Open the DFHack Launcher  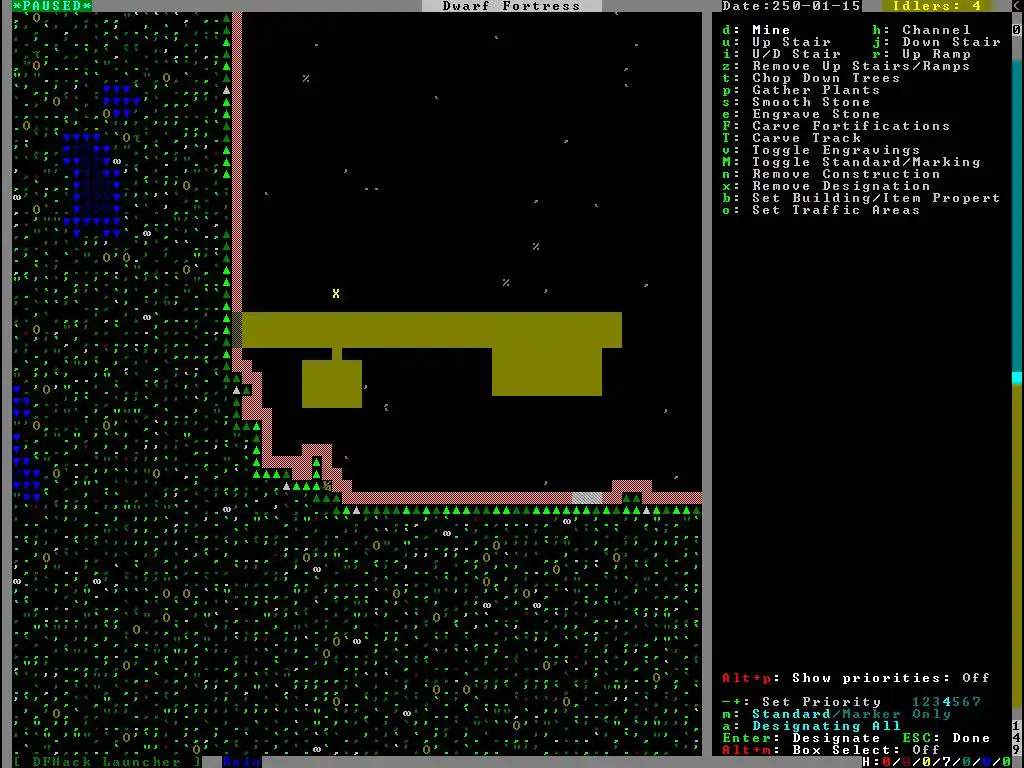(x=107, y=762)
